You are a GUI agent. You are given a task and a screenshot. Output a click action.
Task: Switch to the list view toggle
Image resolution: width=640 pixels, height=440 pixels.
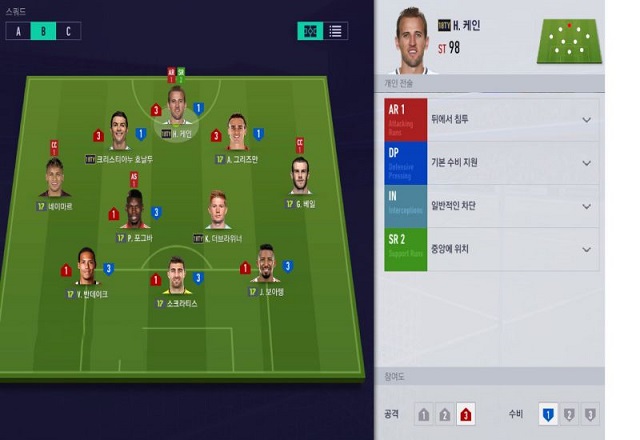coord(336,31)
